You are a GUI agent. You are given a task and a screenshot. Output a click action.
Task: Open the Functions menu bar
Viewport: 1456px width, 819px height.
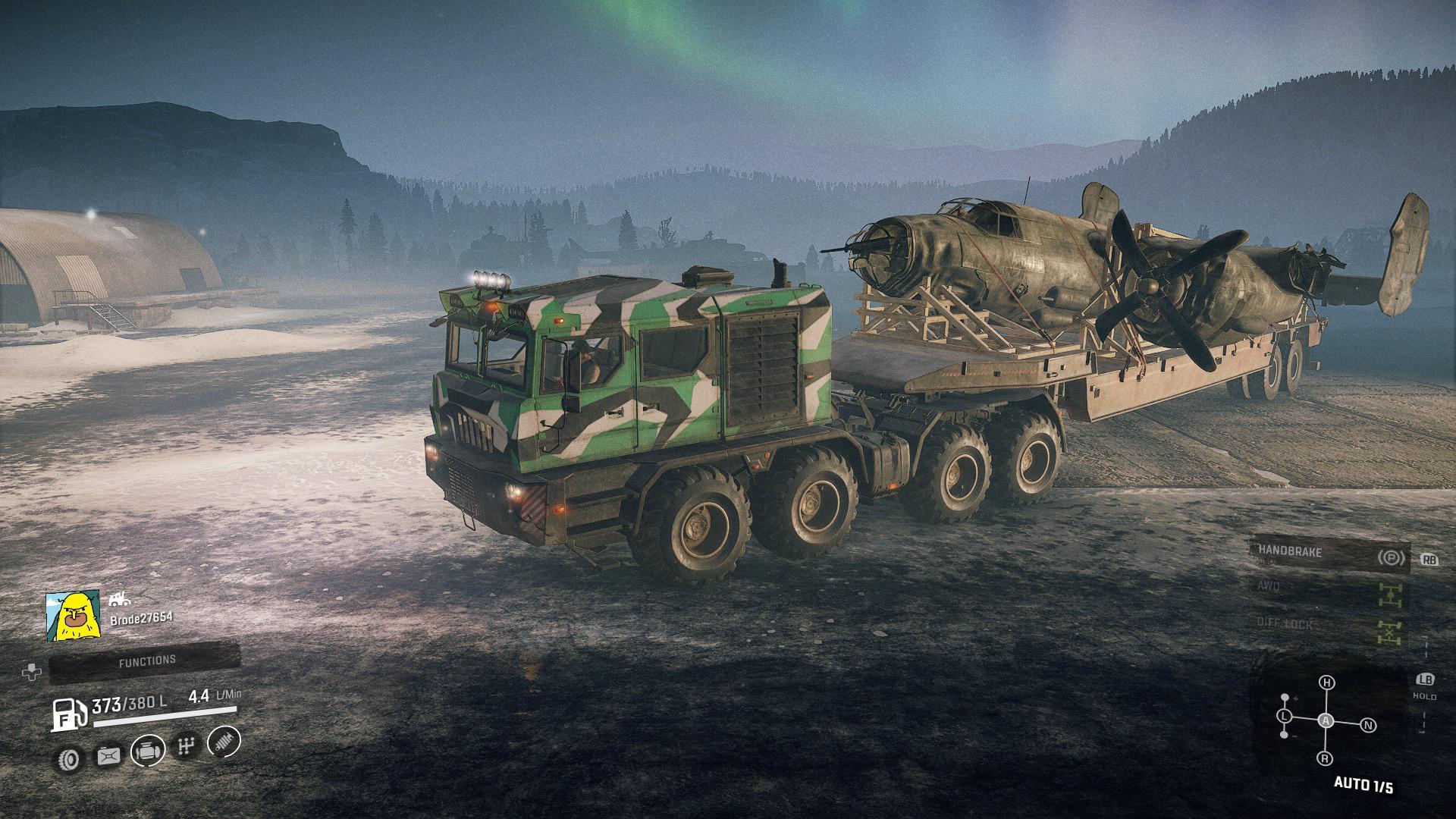click(146, 662)
